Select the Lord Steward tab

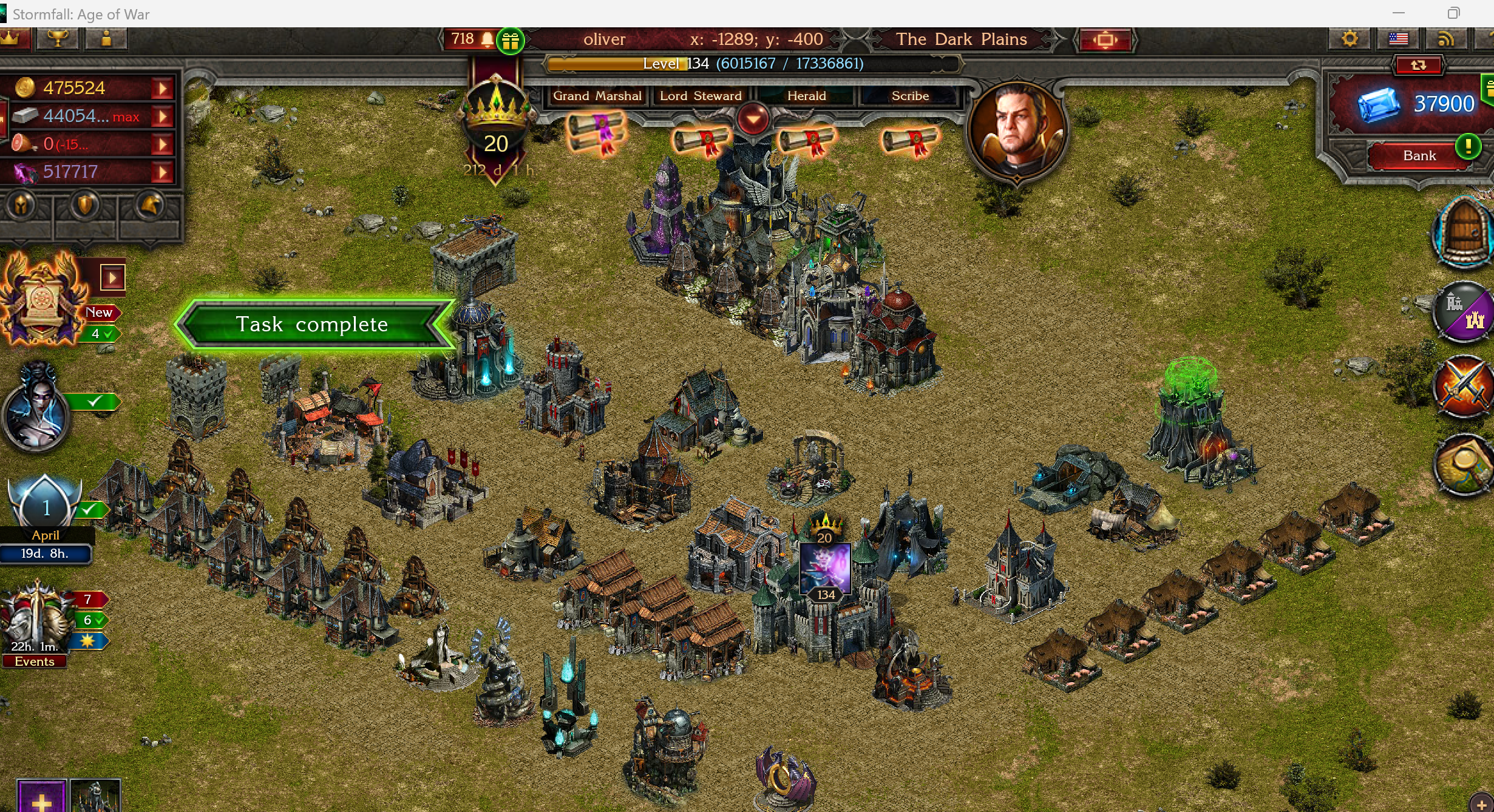pyautogui.click(x=701, y=96)
